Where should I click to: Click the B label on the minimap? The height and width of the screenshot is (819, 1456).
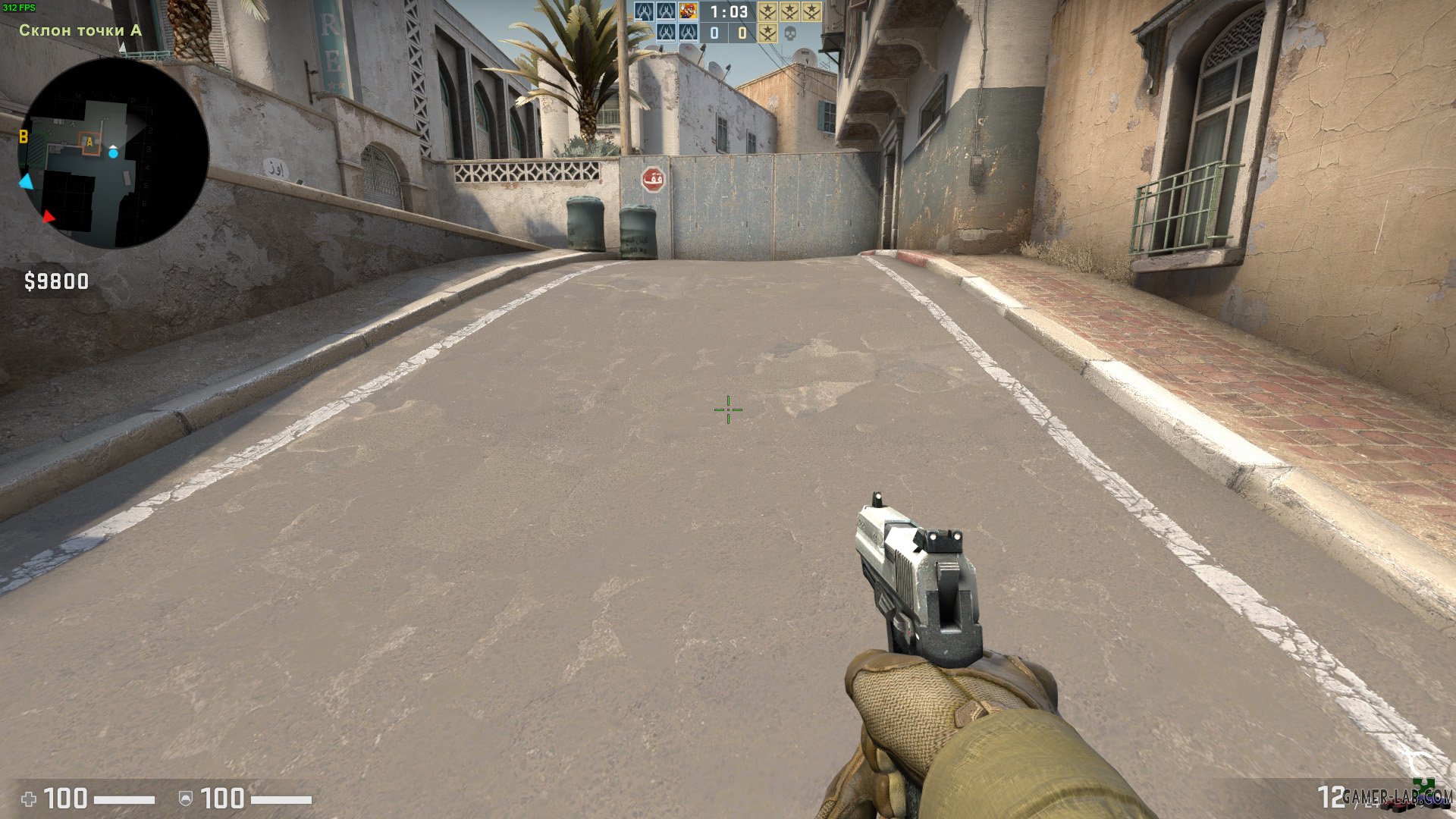pos(24,137)
